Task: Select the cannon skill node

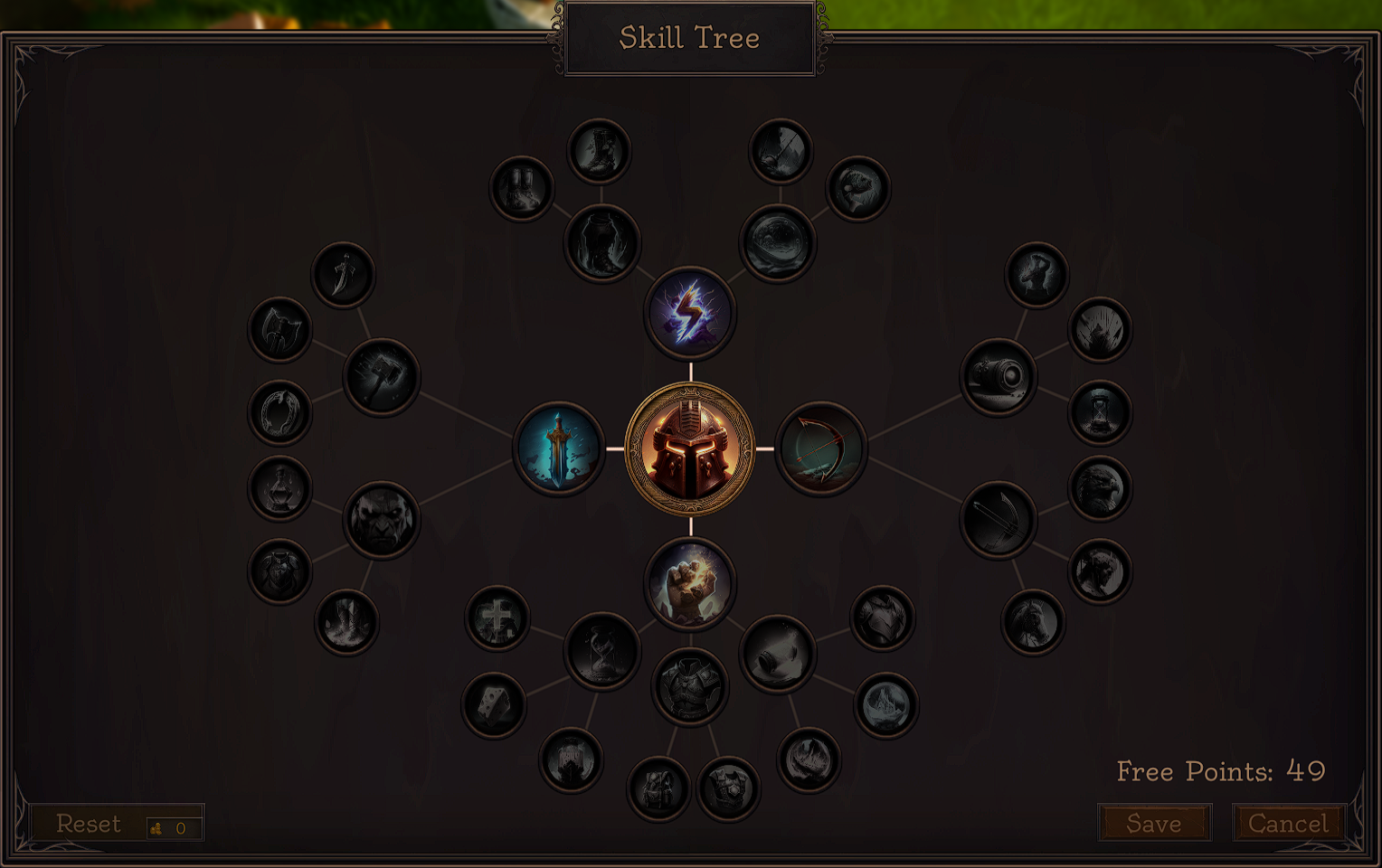Action: [999, 376]
